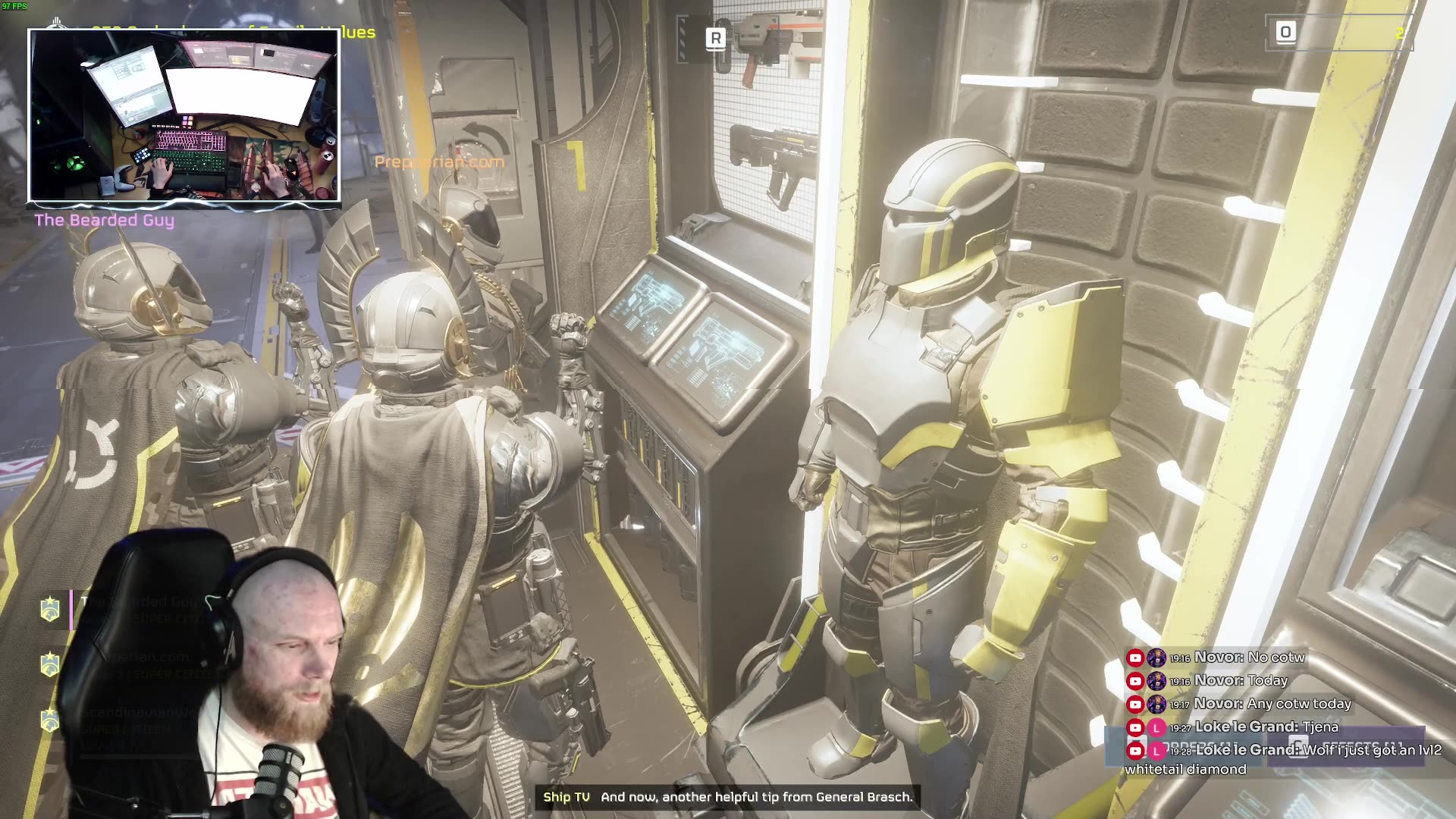
Task: Click Novor's "Any cotw today" chat message
Action: tap(1271, 704)
